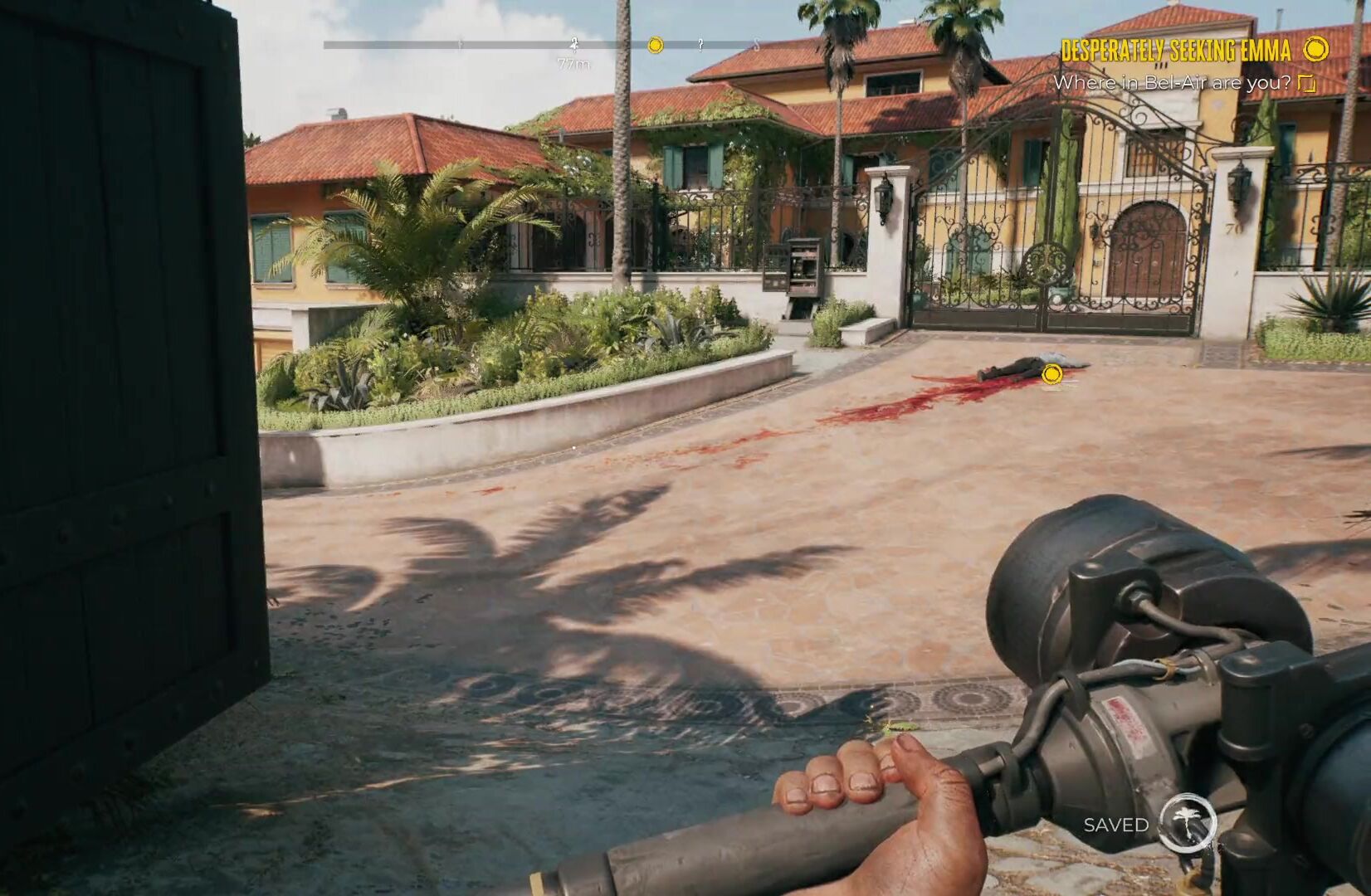This screenshot has width=1371, height=896.
Task: Click the 'Where in Bel-Air are you?' objective
Action: [1172, 83]
